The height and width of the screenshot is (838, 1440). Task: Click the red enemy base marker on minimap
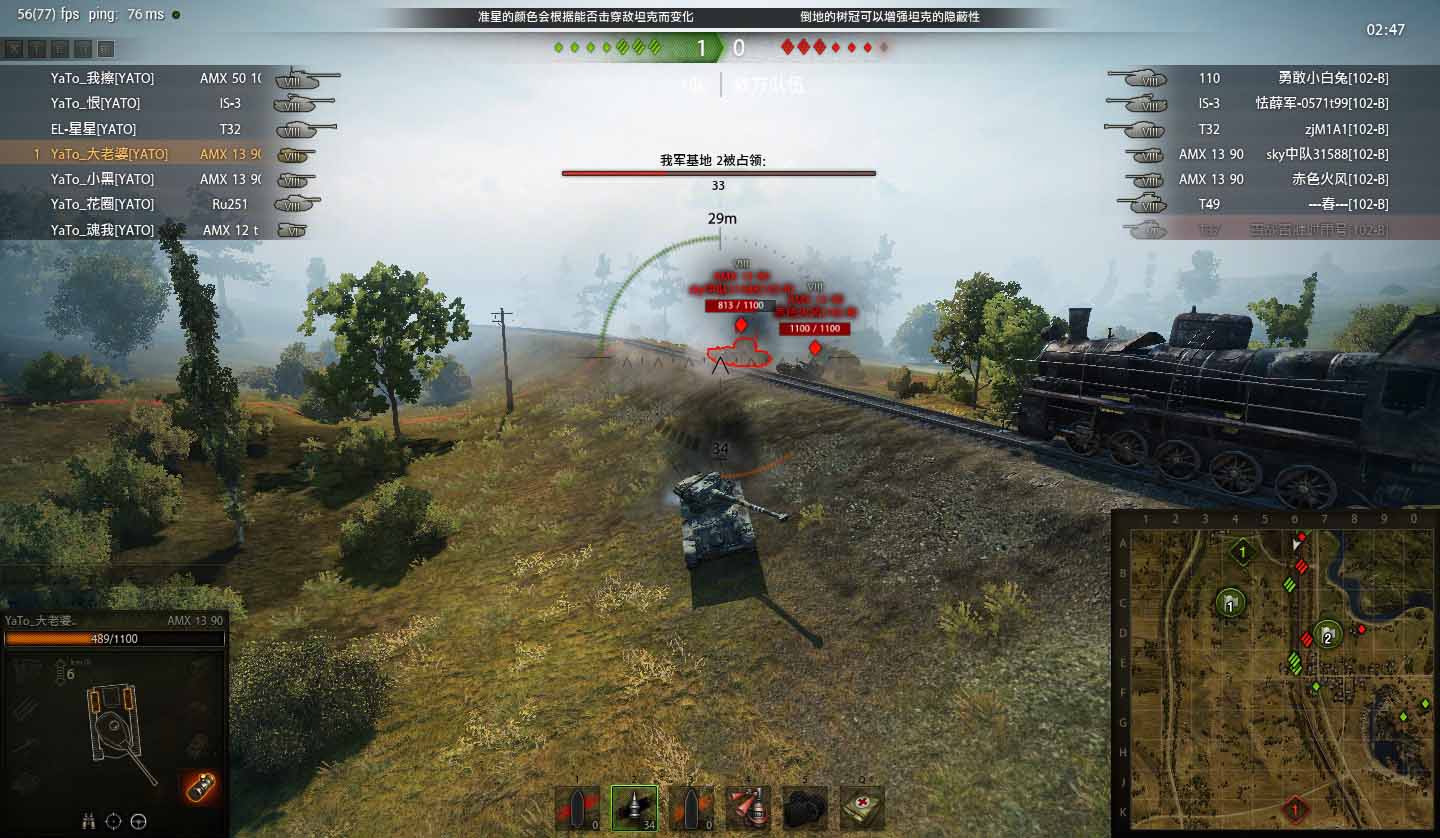(1295, 808)
